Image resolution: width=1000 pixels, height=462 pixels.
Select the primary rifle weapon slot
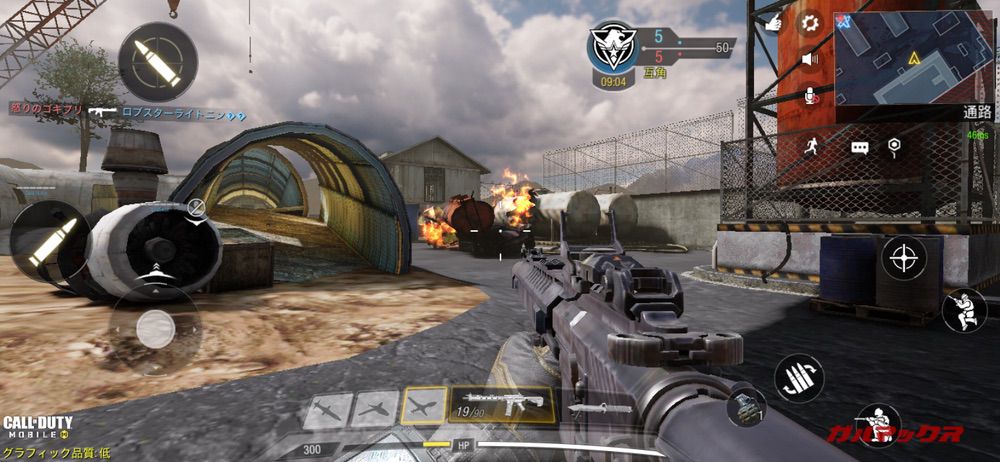(502, 405)
